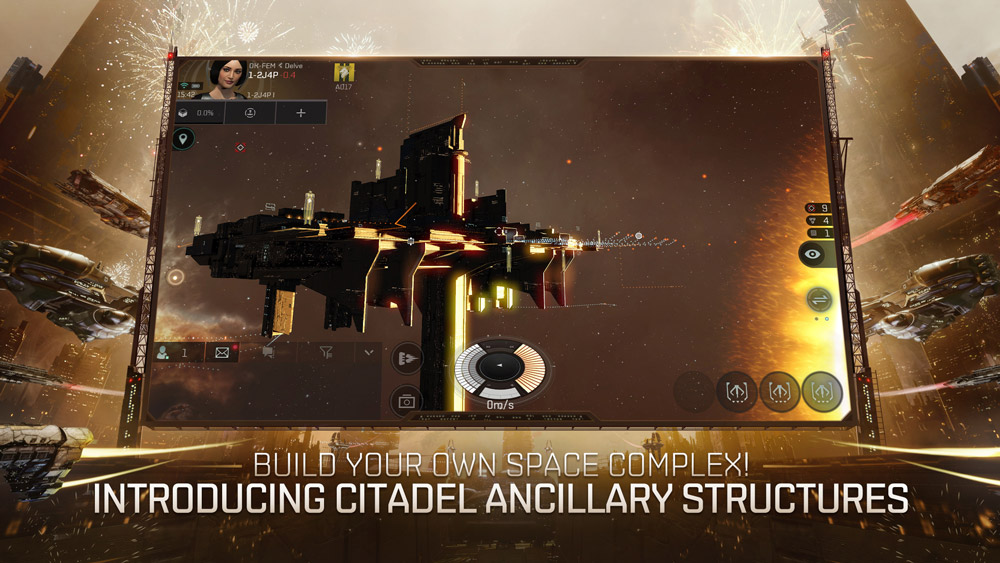Open the chat filter funnel
Viewport: 1000px width, 563px height.
tap(326, 352)
